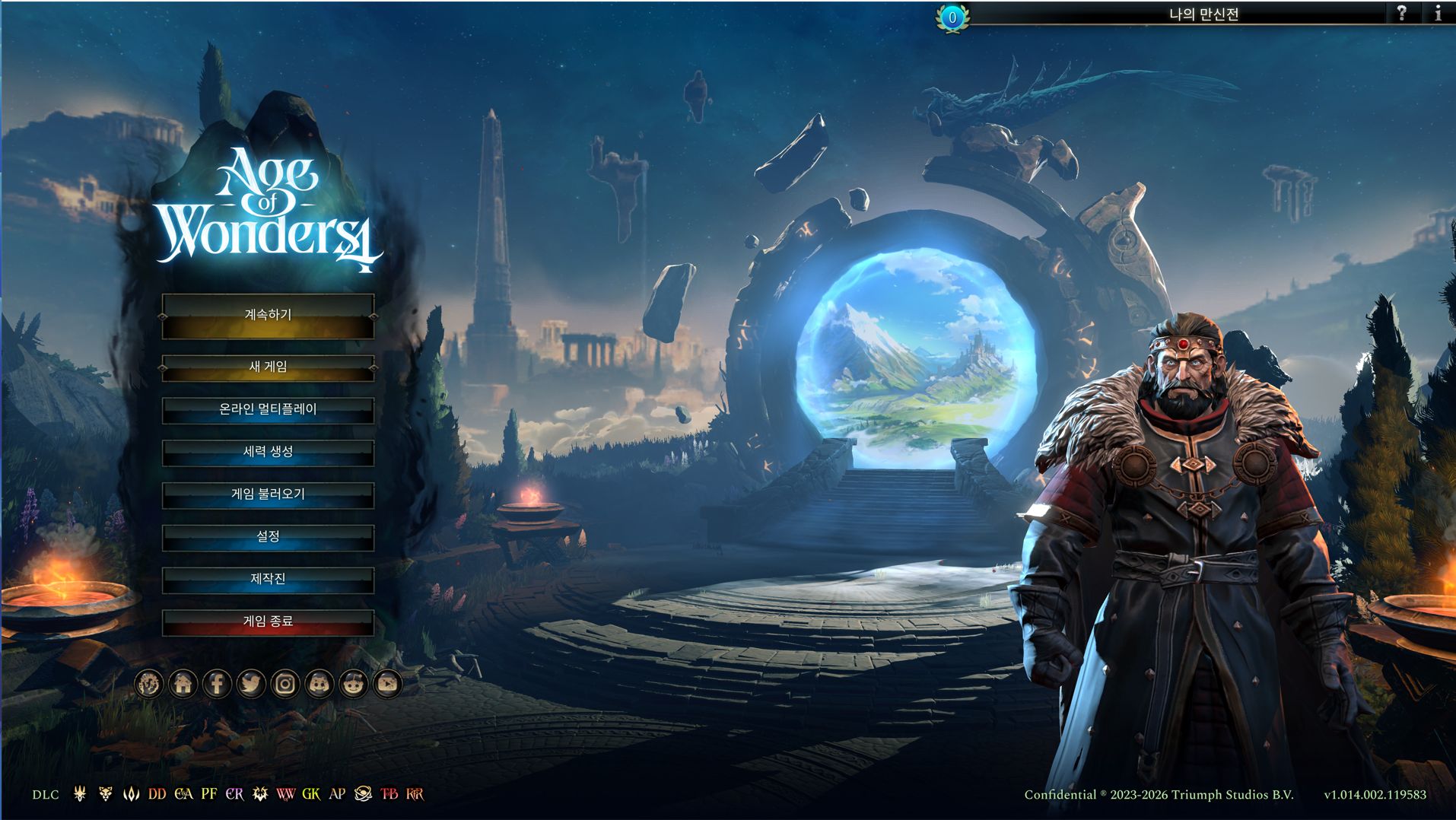Click the question mark help button
The height and width of the screenshot is (820, 1456).
tap(1401, 13)
